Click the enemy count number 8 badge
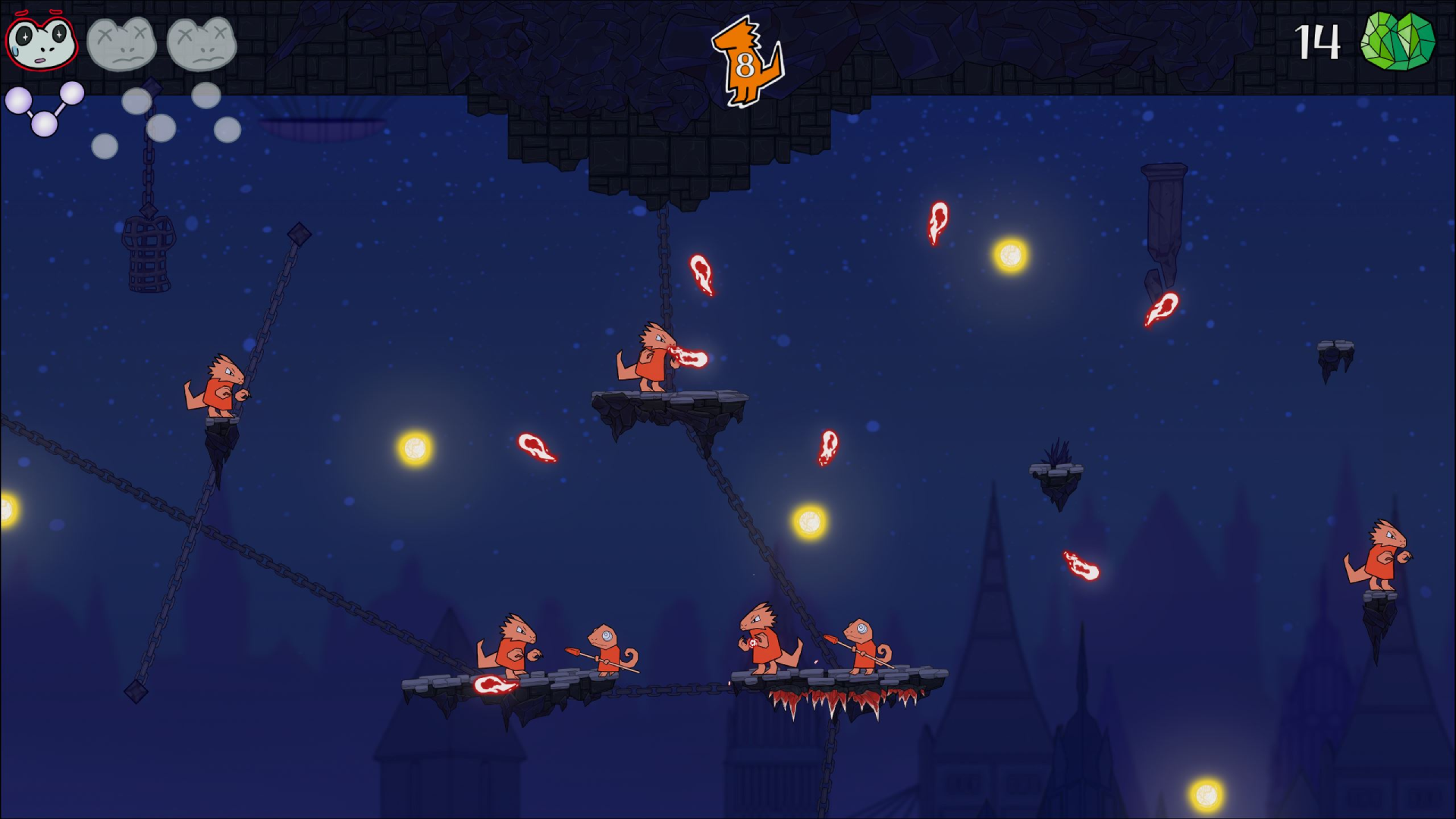Image resolution: width=1456 pixels, height=819 pixels. pos(744,66)
